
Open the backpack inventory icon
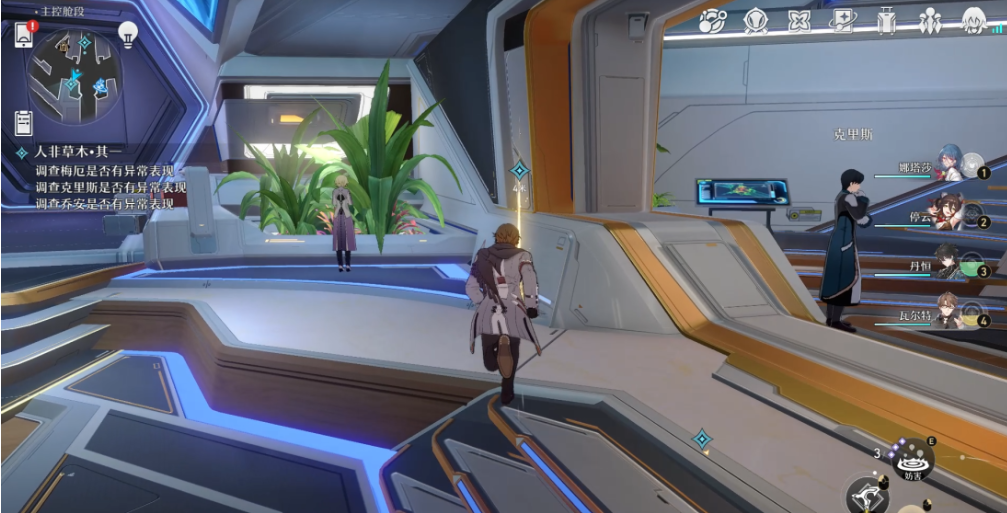coord(886,19)
